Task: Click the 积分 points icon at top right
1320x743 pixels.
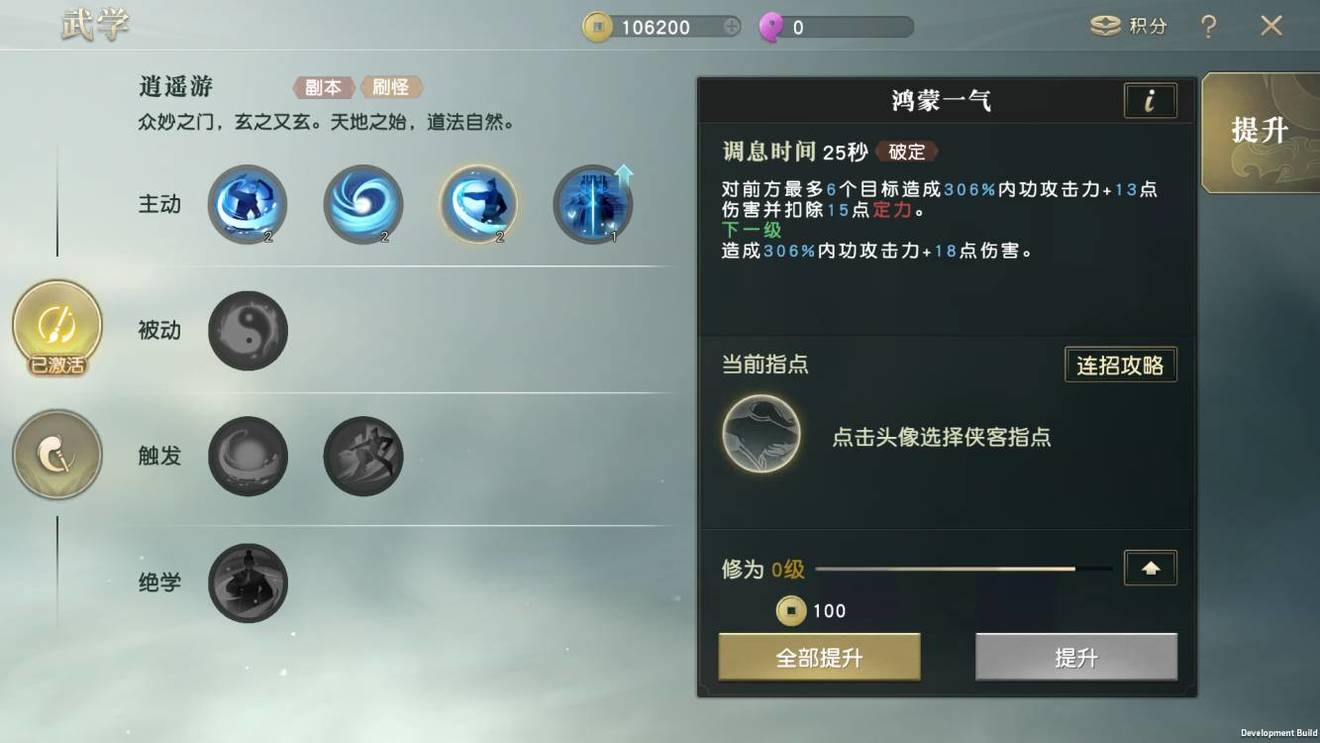Action: click(x=1106, y=27)
